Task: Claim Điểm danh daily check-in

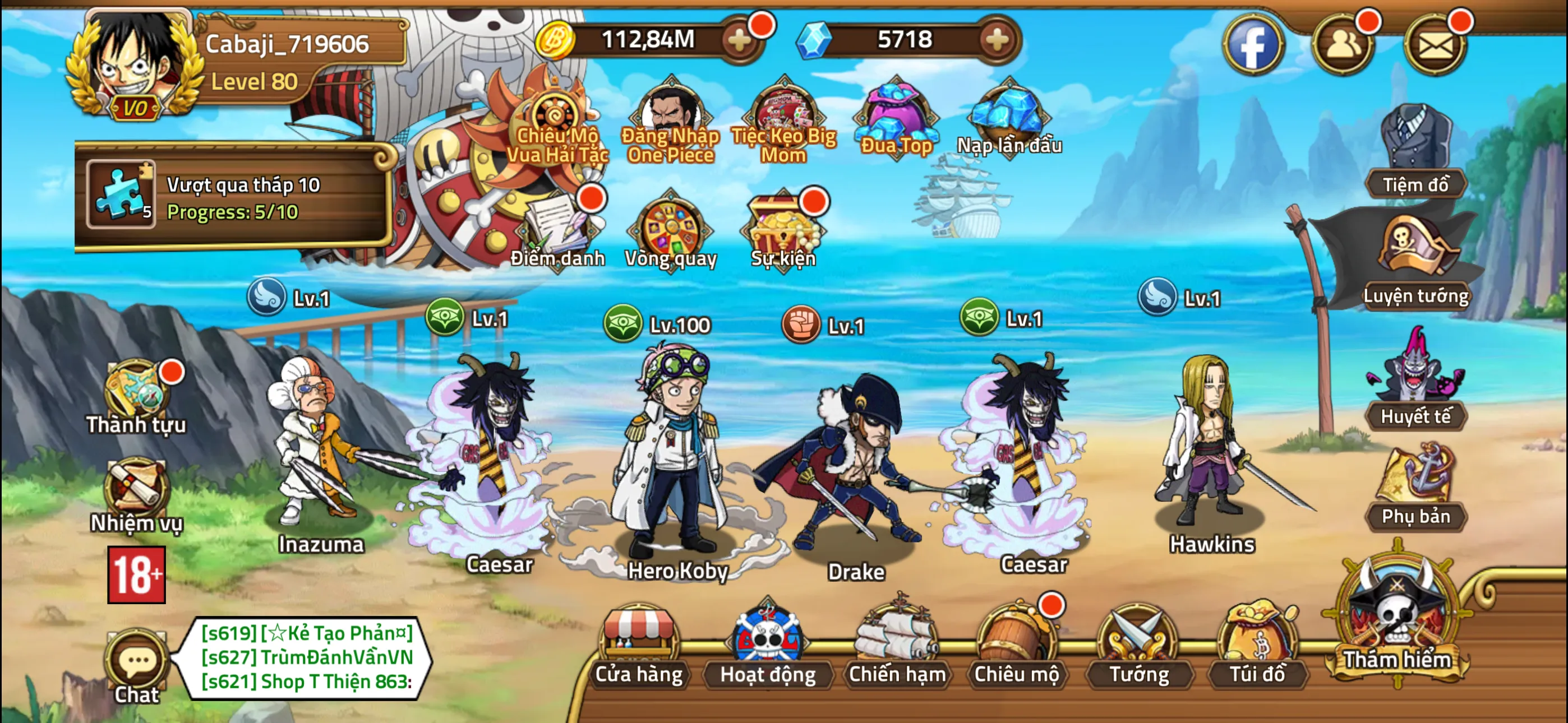Action: click(x=557, y=231)
